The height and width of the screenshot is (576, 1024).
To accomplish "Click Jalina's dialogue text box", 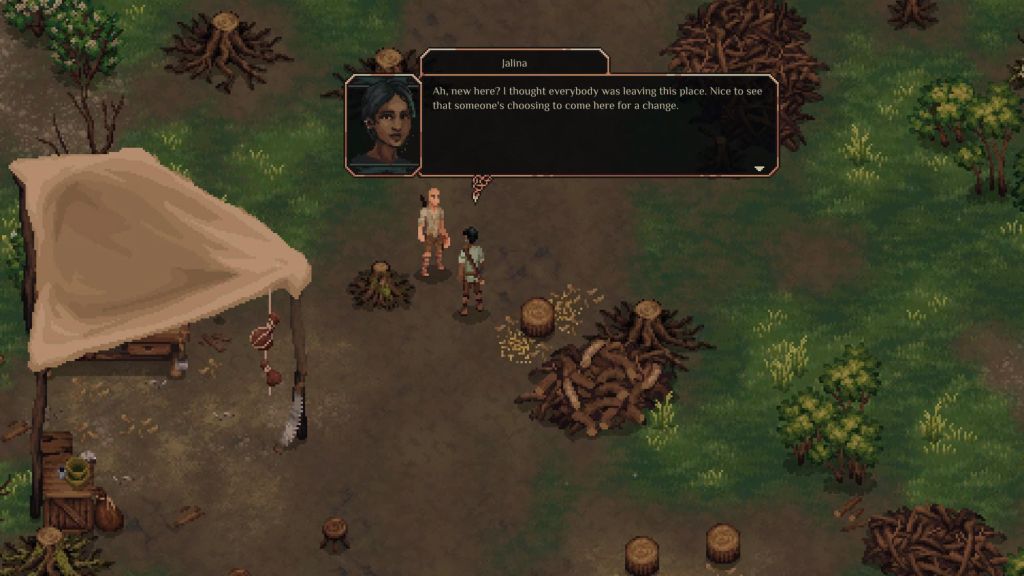I will pos(597,125).
